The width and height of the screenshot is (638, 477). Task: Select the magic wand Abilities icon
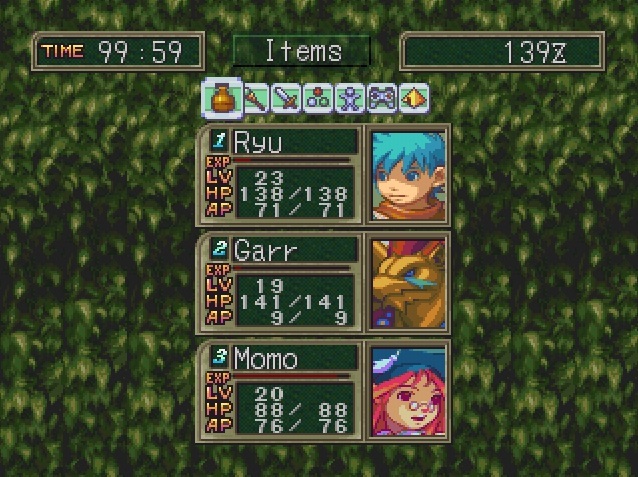tap(254, 98)
